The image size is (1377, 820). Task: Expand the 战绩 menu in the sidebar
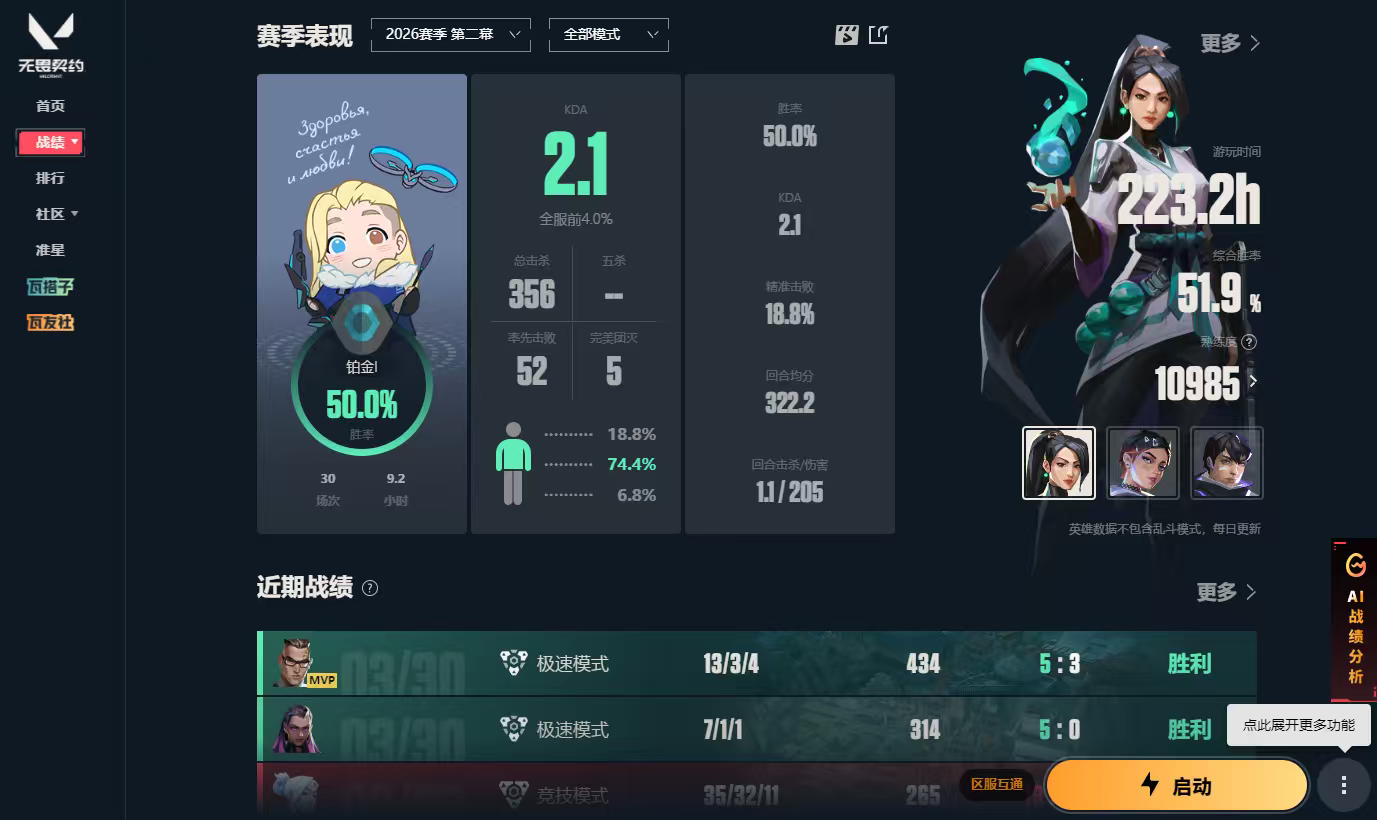click(x=50, y=141)
